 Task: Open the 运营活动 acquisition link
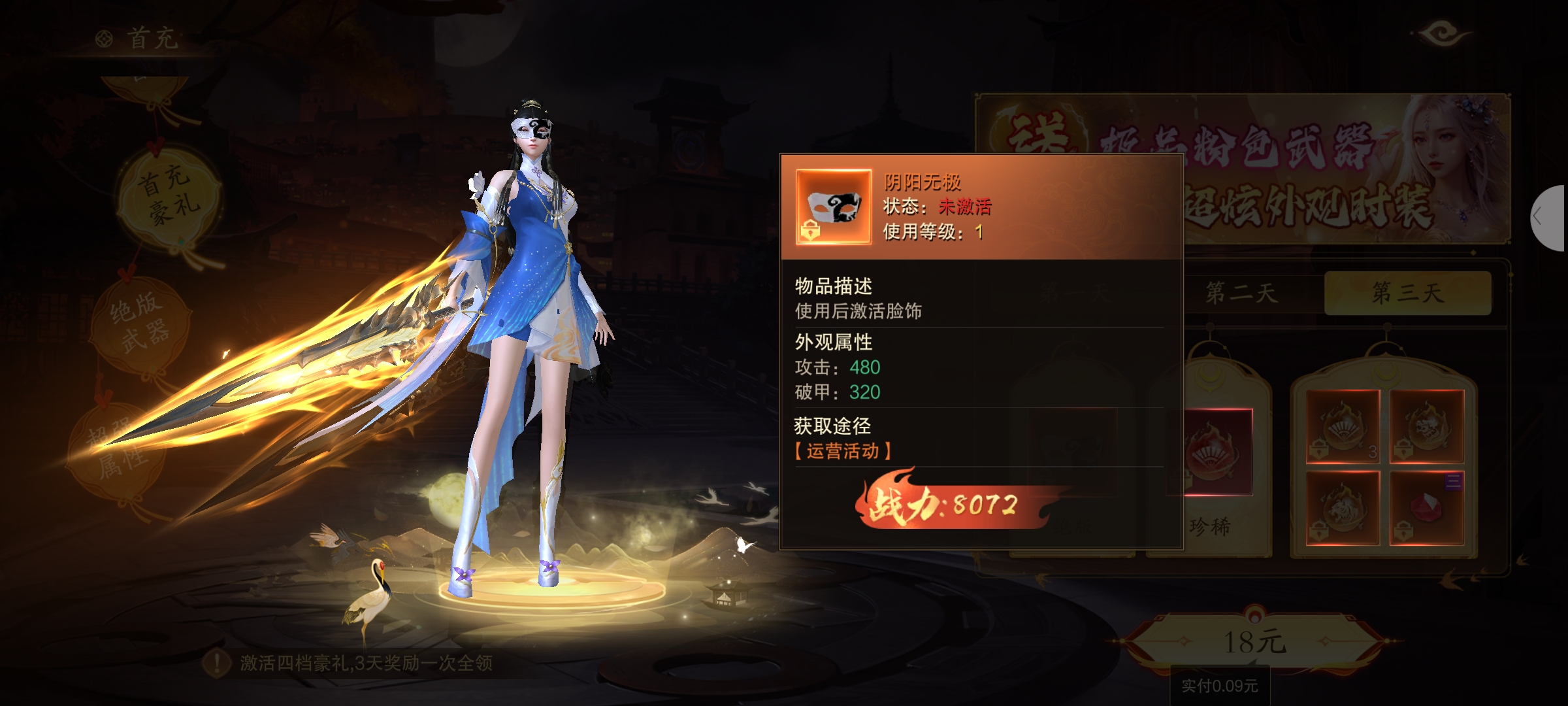click(x=843, y=451)
